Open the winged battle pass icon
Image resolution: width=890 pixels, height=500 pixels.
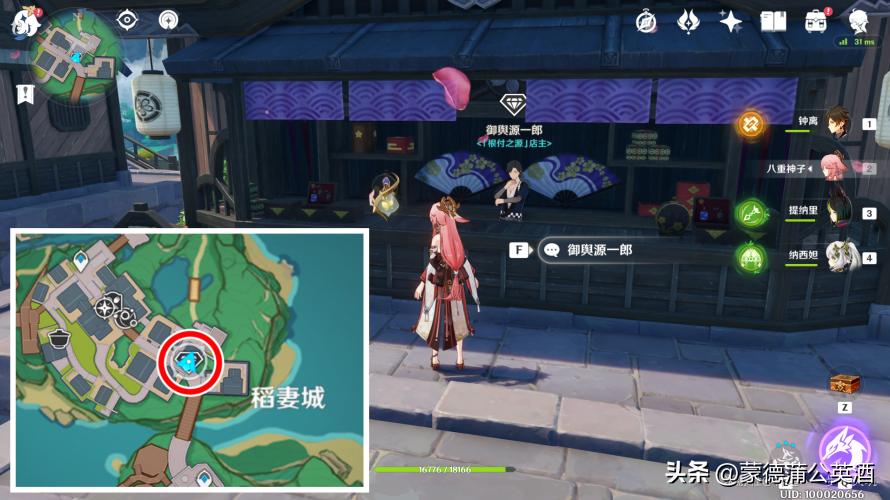pyautogui.click(x=689, y=20)
